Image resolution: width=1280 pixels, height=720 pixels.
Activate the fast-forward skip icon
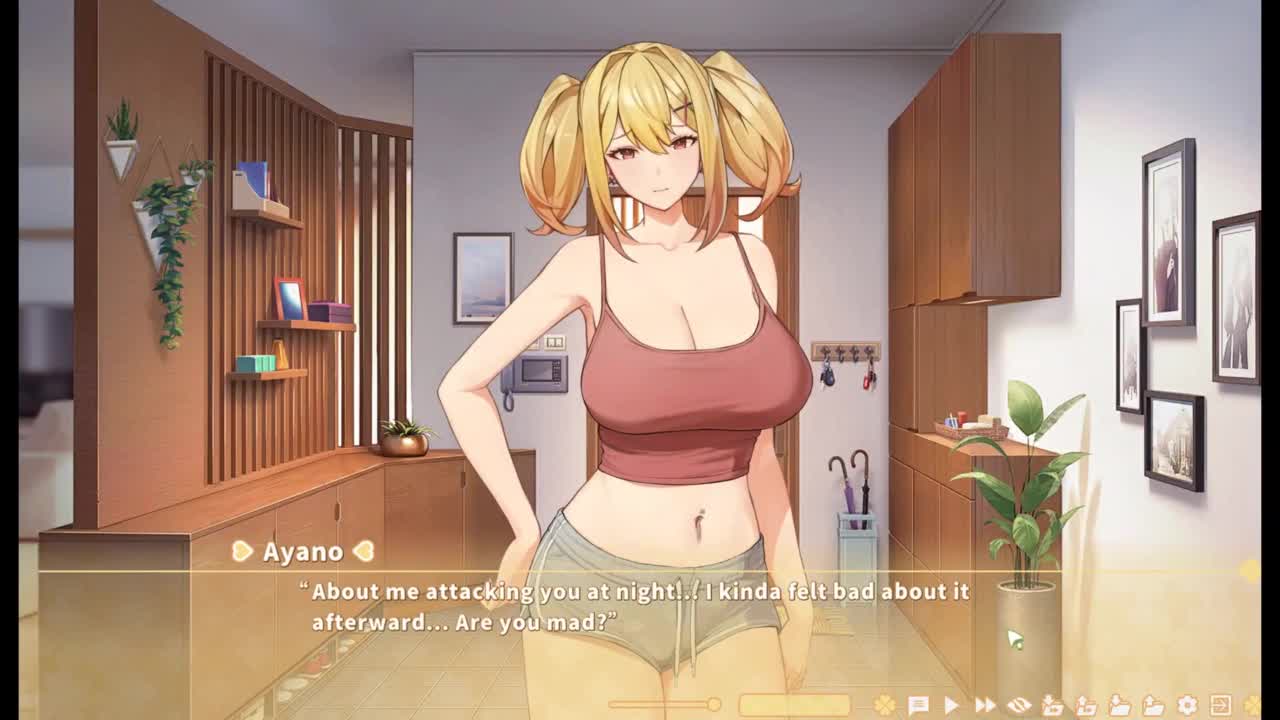(x=985, y=706)
